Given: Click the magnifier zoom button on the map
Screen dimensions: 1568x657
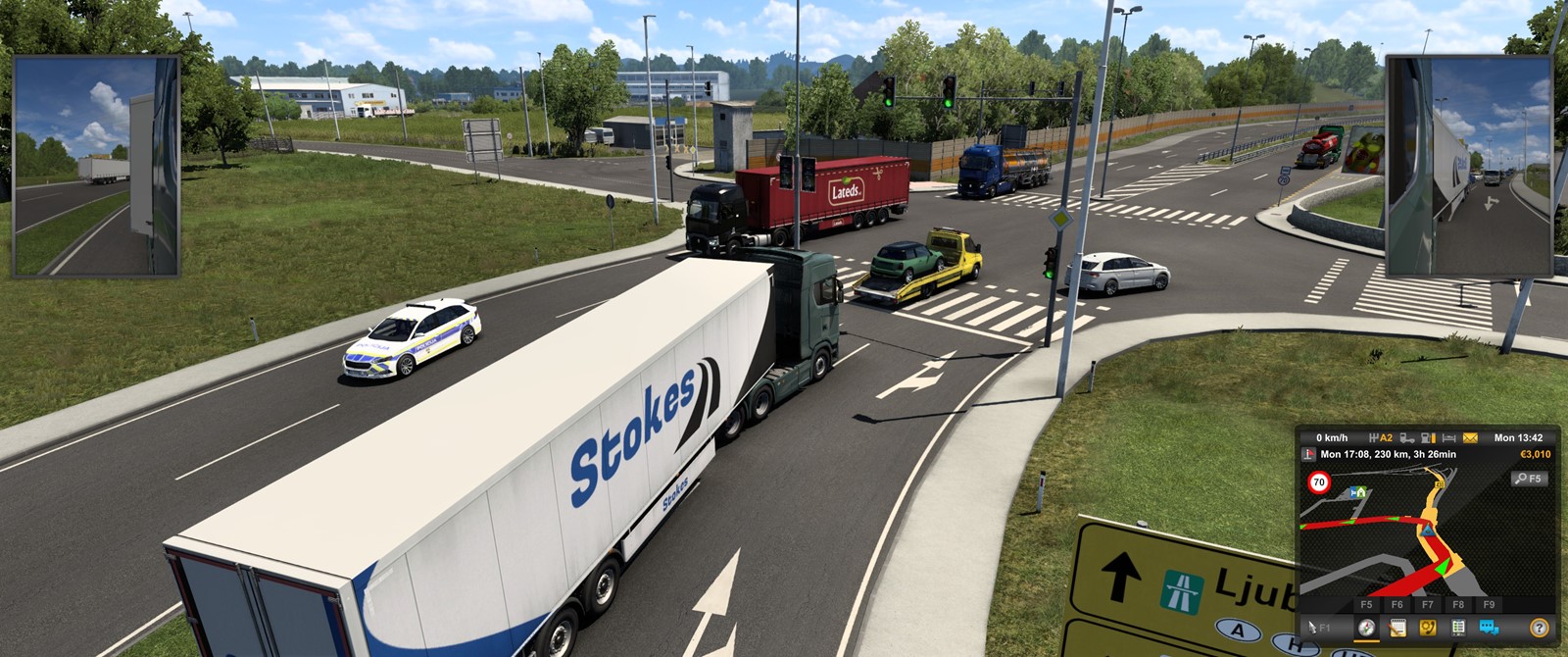Looking at the screenshot, I should tap(1527, 479).
